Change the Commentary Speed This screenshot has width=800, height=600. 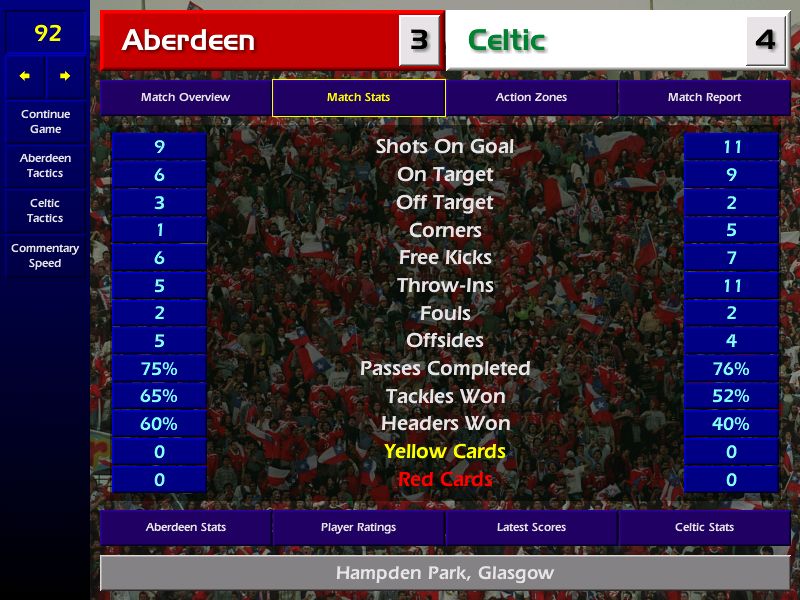pyautogui.click(x=45, y=256)
